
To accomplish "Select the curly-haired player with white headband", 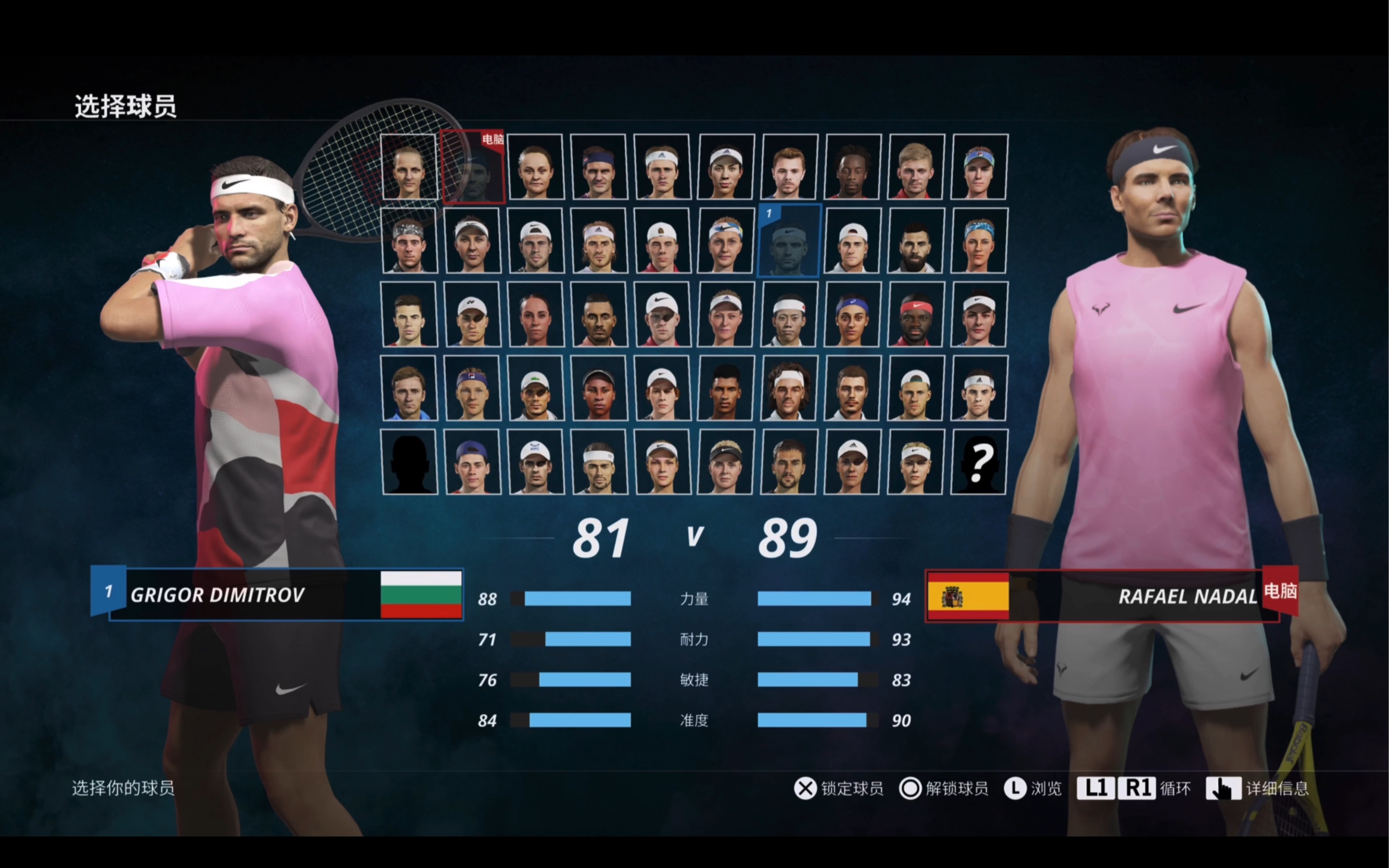I will point(789,388).
